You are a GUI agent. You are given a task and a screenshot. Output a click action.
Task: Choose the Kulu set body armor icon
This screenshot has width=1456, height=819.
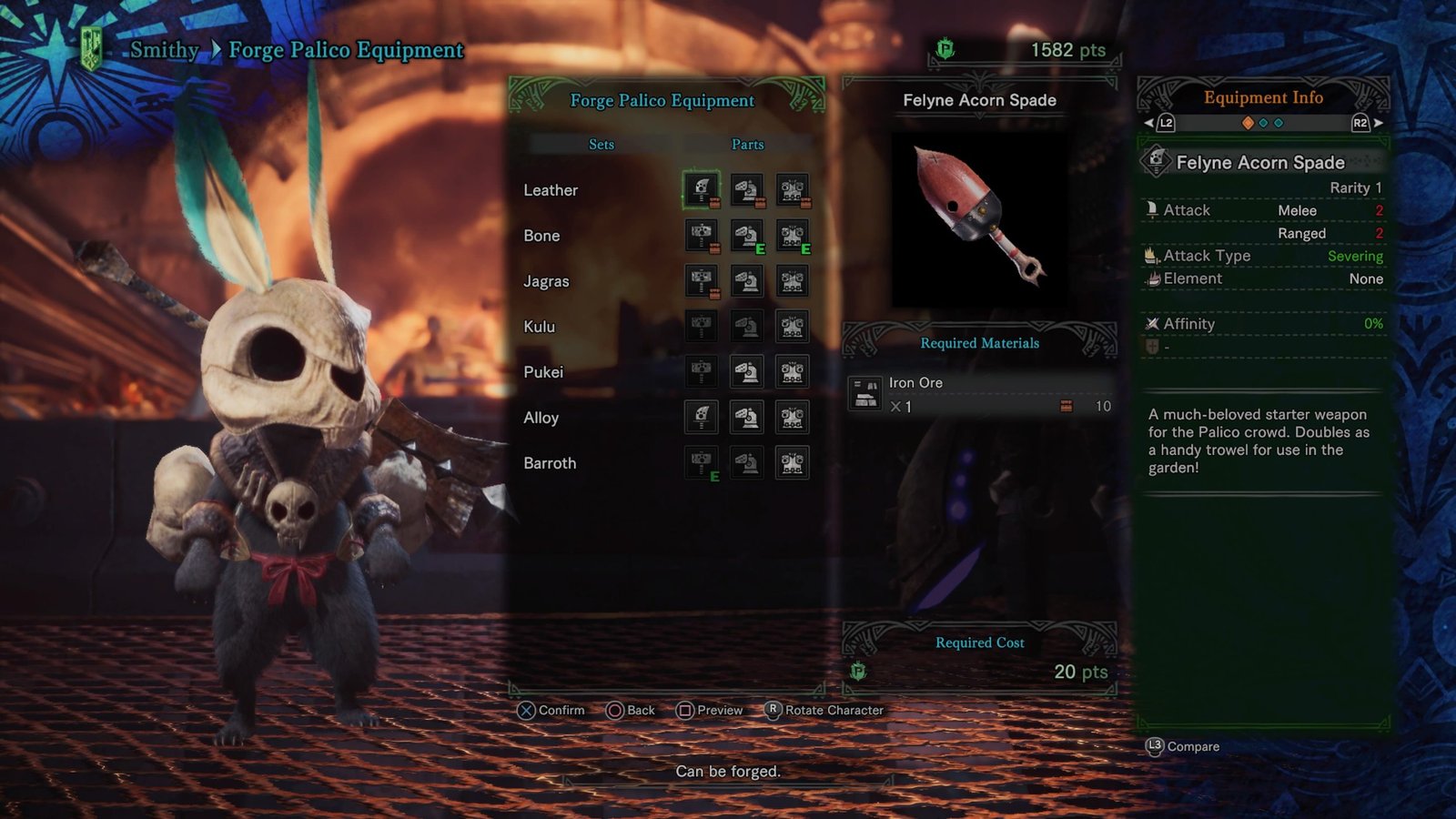click(793, 327)
